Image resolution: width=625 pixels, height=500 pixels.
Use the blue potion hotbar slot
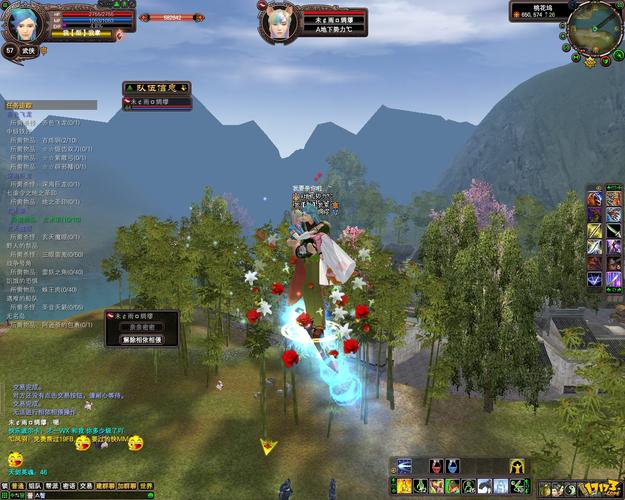[x=453, y=466]
